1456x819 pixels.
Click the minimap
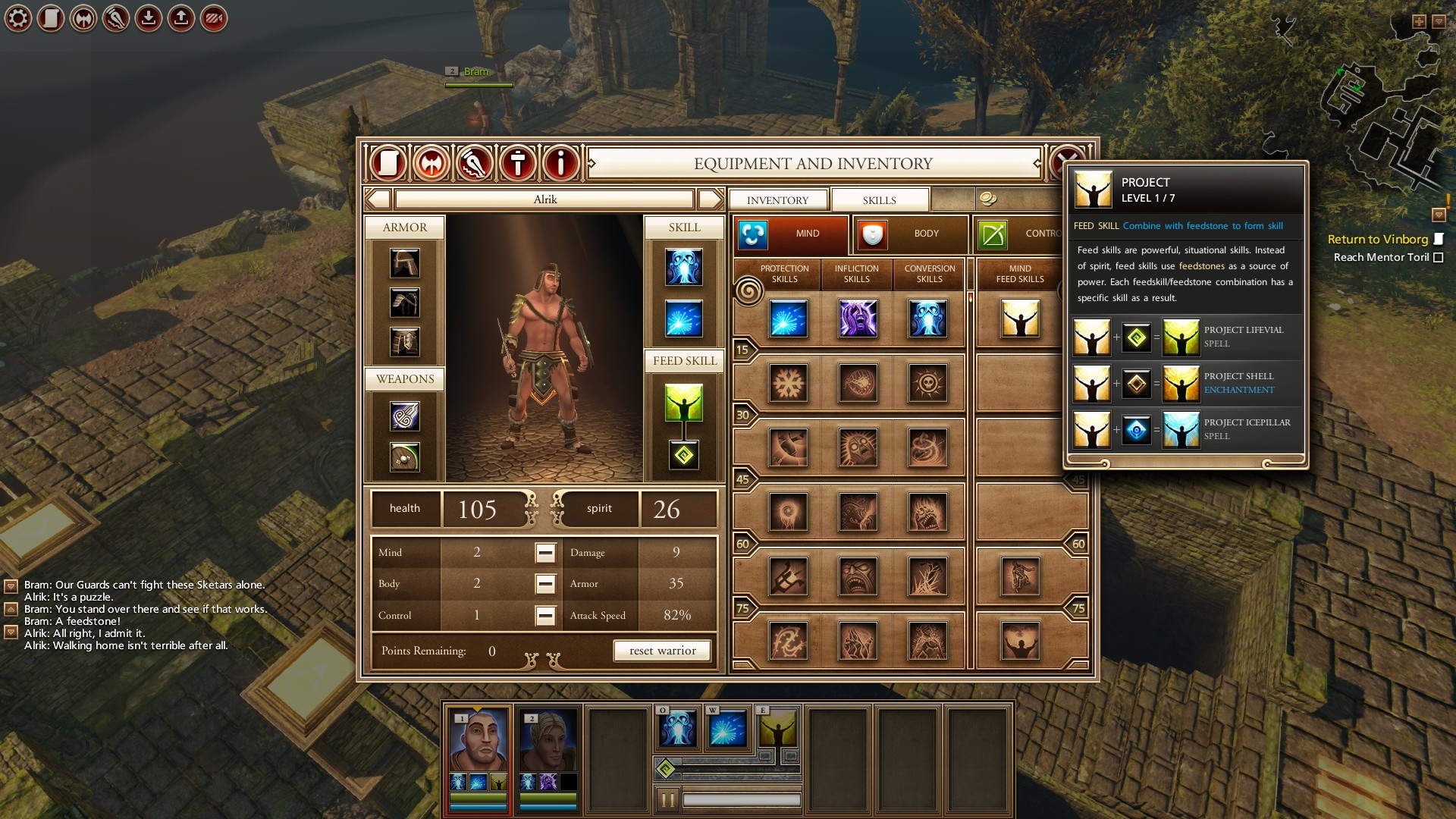coord(1376,121)
